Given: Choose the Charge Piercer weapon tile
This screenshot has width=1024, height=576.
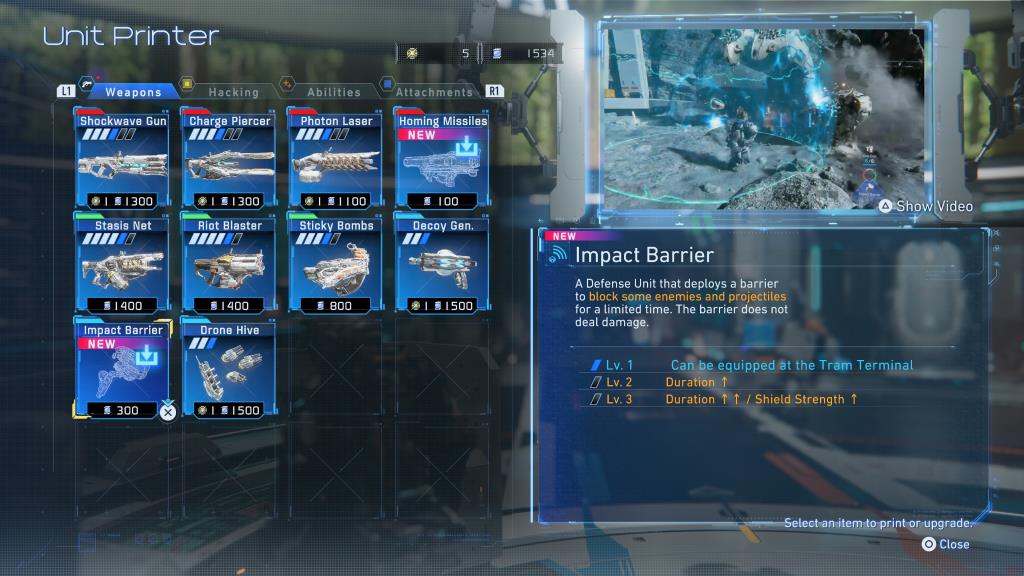Looking at the screenshot, I should [230, 160].
